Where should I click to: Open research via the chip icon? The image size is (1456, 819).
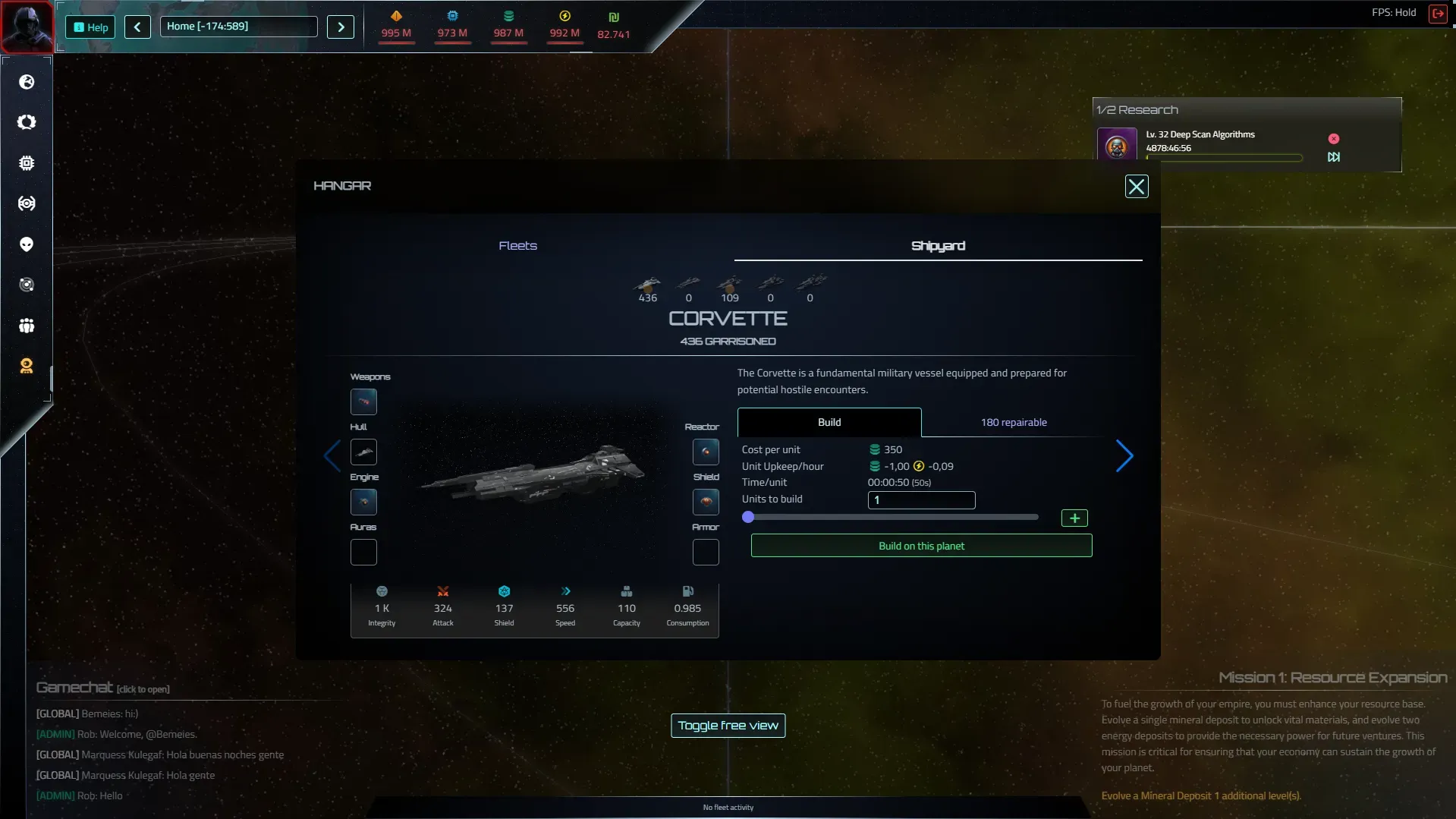click(x=27, y=162)
